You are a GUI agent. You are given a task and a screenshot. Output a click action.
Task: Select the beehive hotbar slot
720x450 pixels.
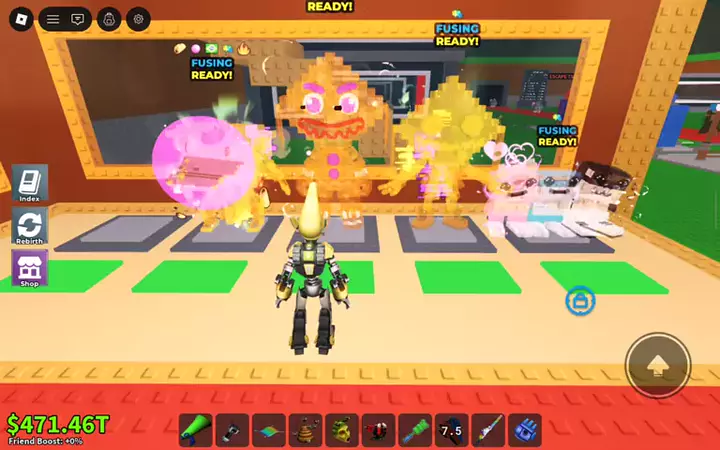(306, 430)
